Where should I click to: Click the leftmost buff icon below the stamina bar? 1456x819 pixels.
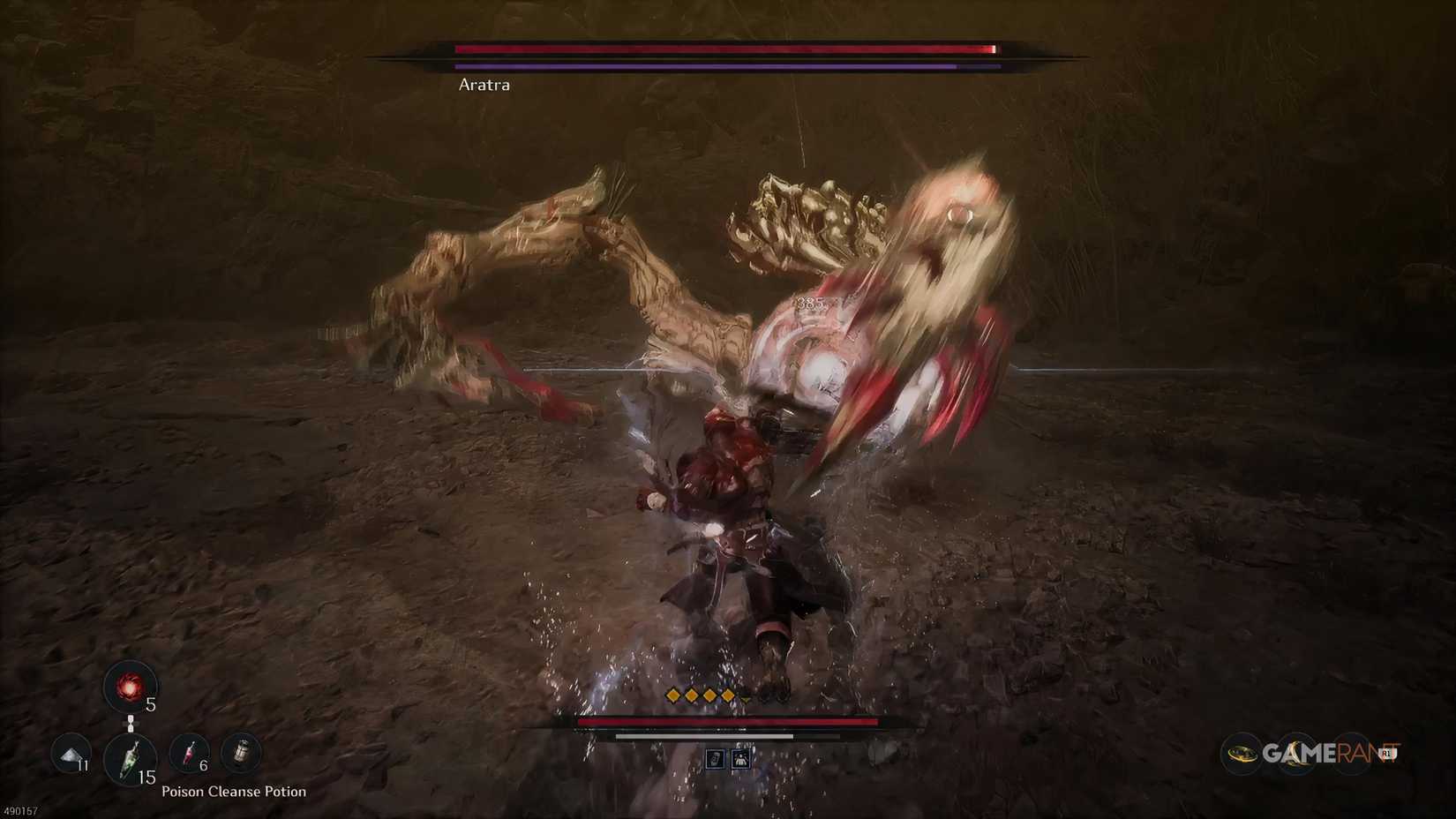click(x=716, y=759)
